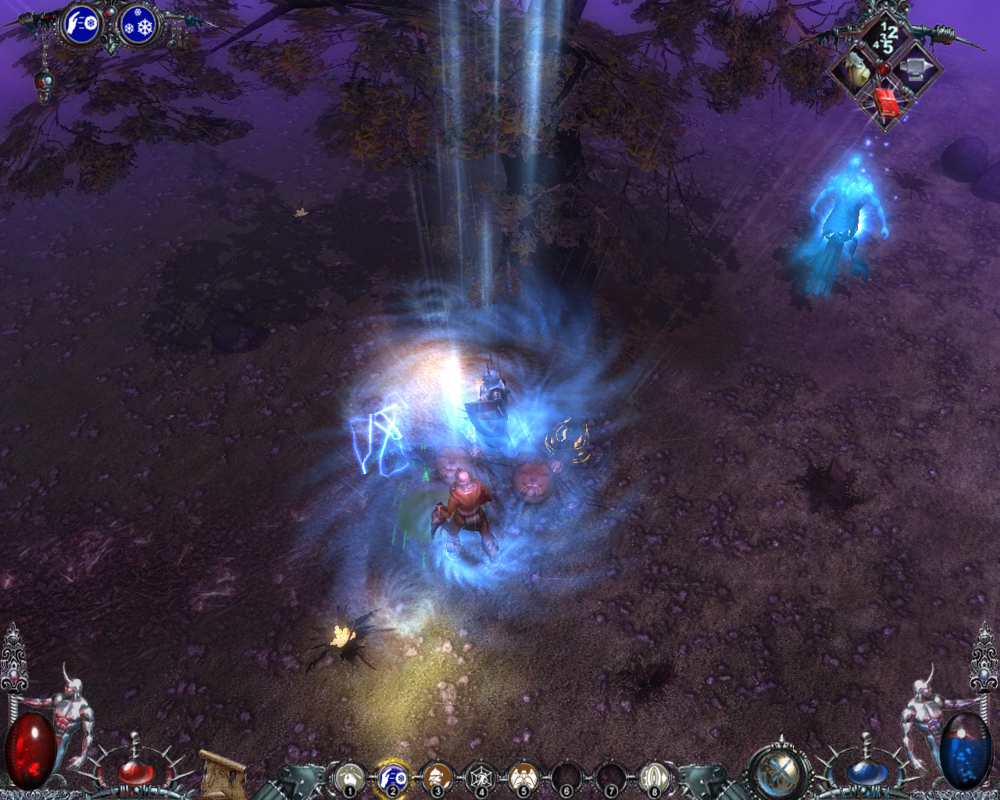Click the wooden scroll stand icon
The height and width of the screenshot is (800, 1000).
click(x=223, y=773)
